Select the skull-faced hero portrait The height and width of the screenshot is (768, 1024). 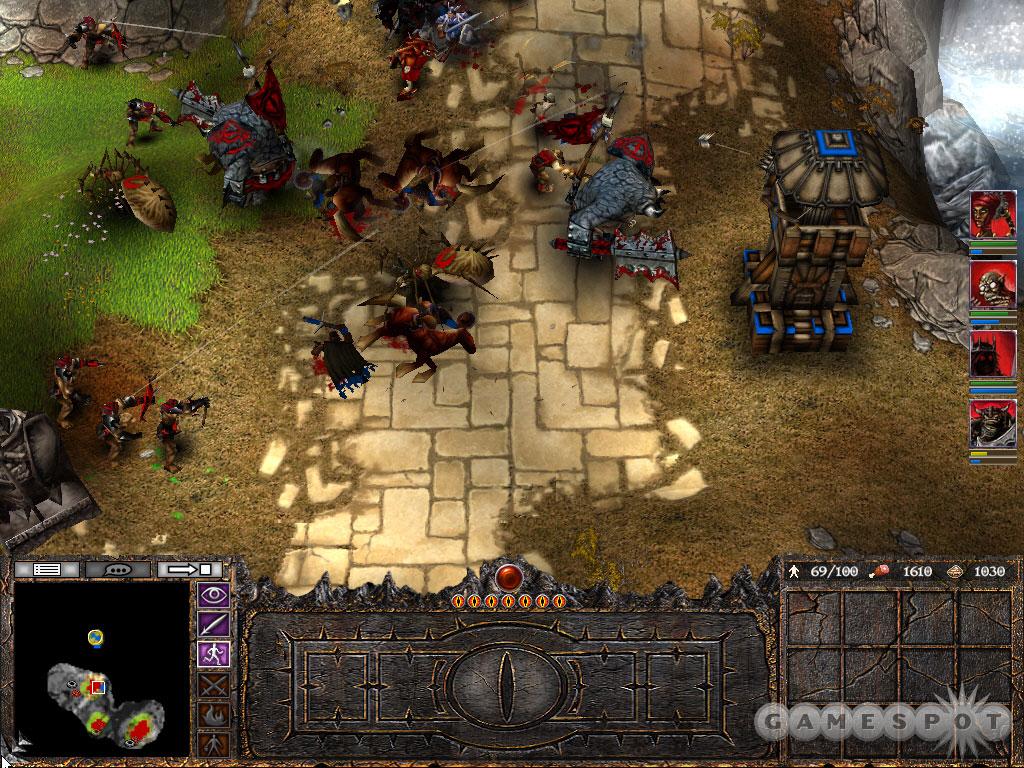click(993, 283)
